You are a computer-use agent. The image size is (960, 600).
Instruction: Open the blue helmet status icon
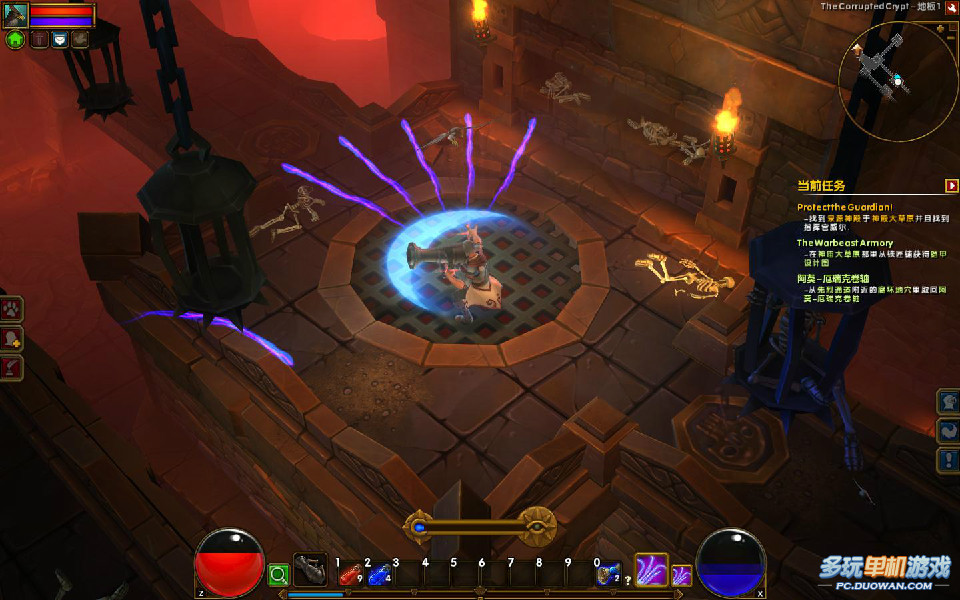coord(59,40)
